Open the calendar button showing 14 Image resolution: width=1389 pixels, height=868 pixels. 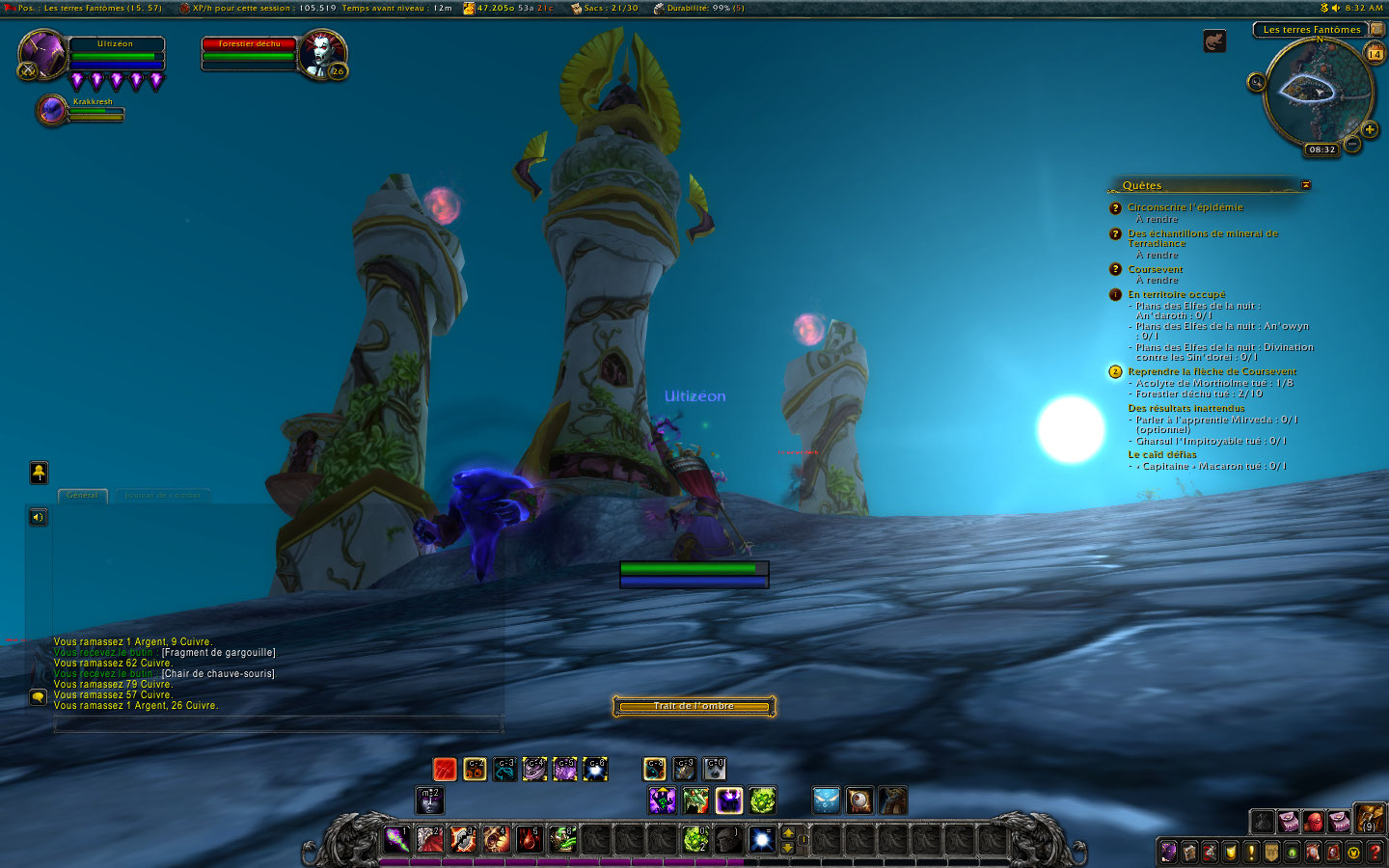(x=1375, y=55)
